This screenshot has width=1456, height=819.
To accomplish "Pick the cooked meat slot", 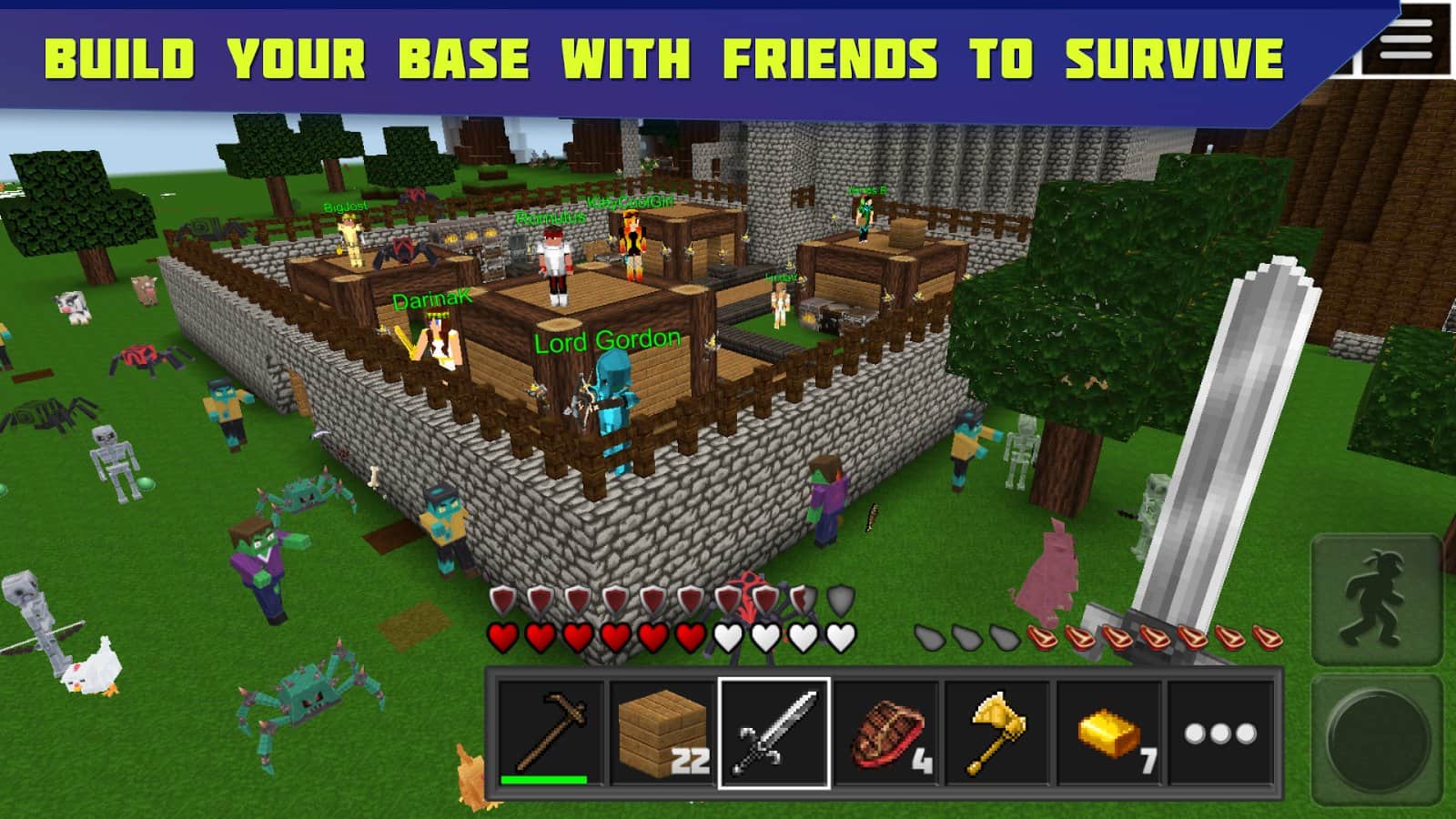I will click(886, 733).
